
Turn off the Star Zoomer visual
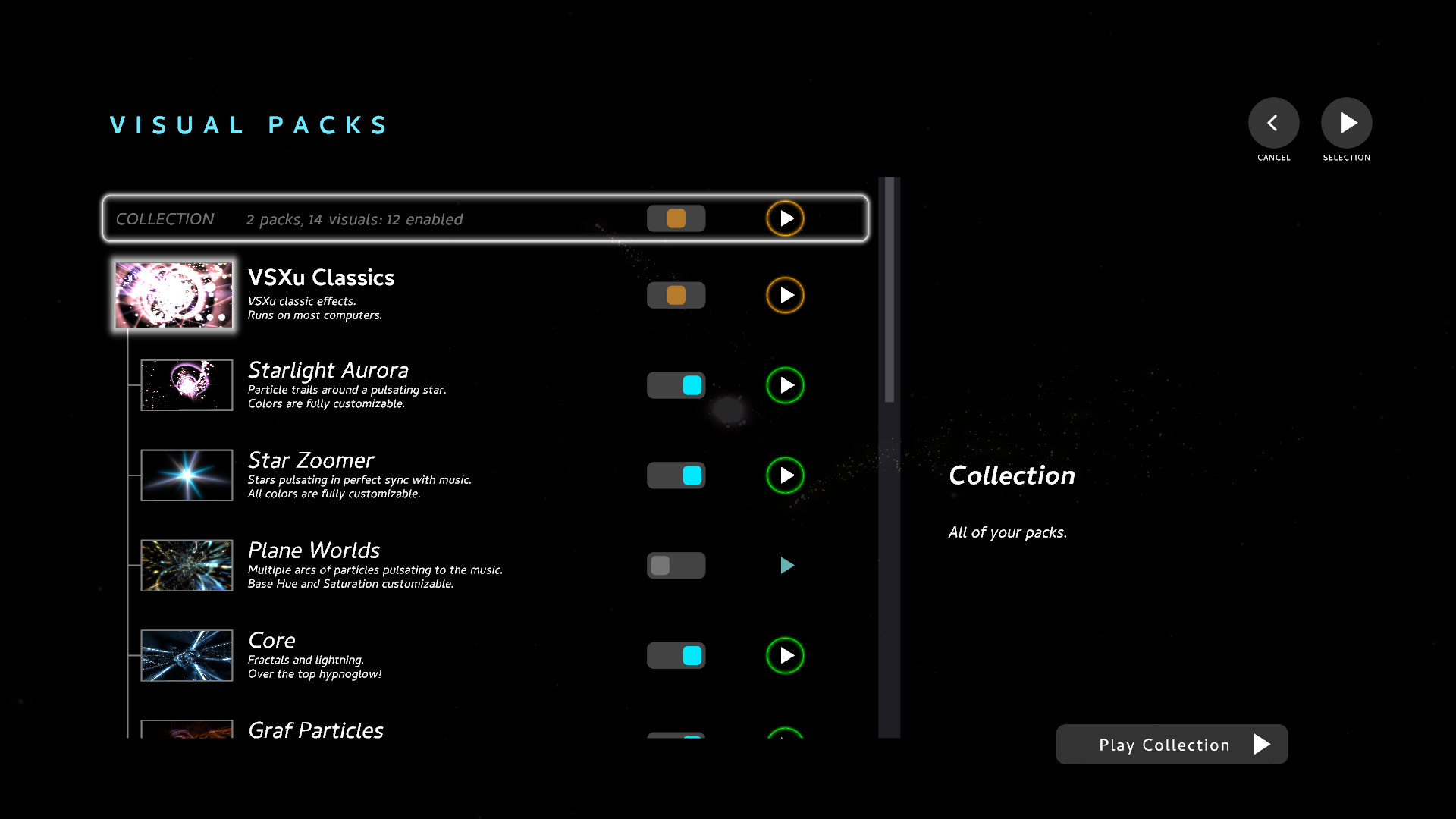tap(676, 475)
